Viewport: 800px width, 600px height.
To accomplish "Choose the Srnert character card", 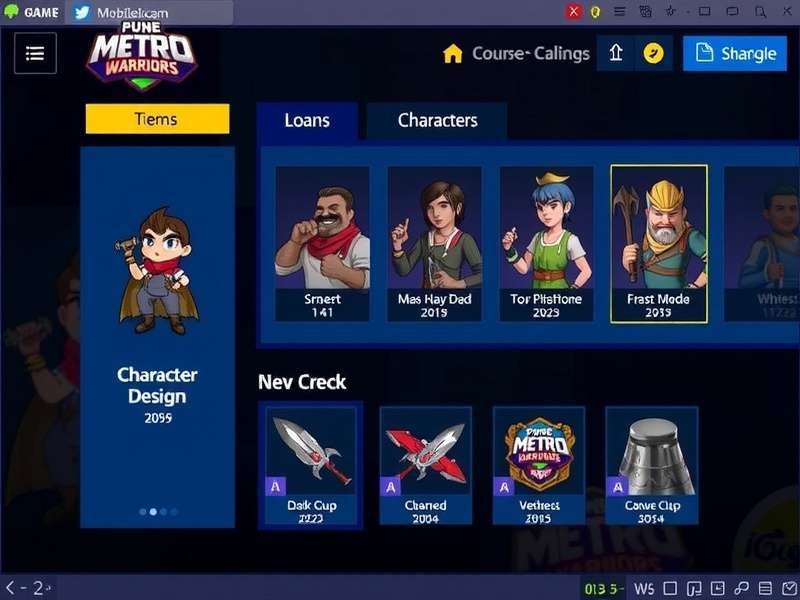I will pyautogui.click(x=322, y=244).
